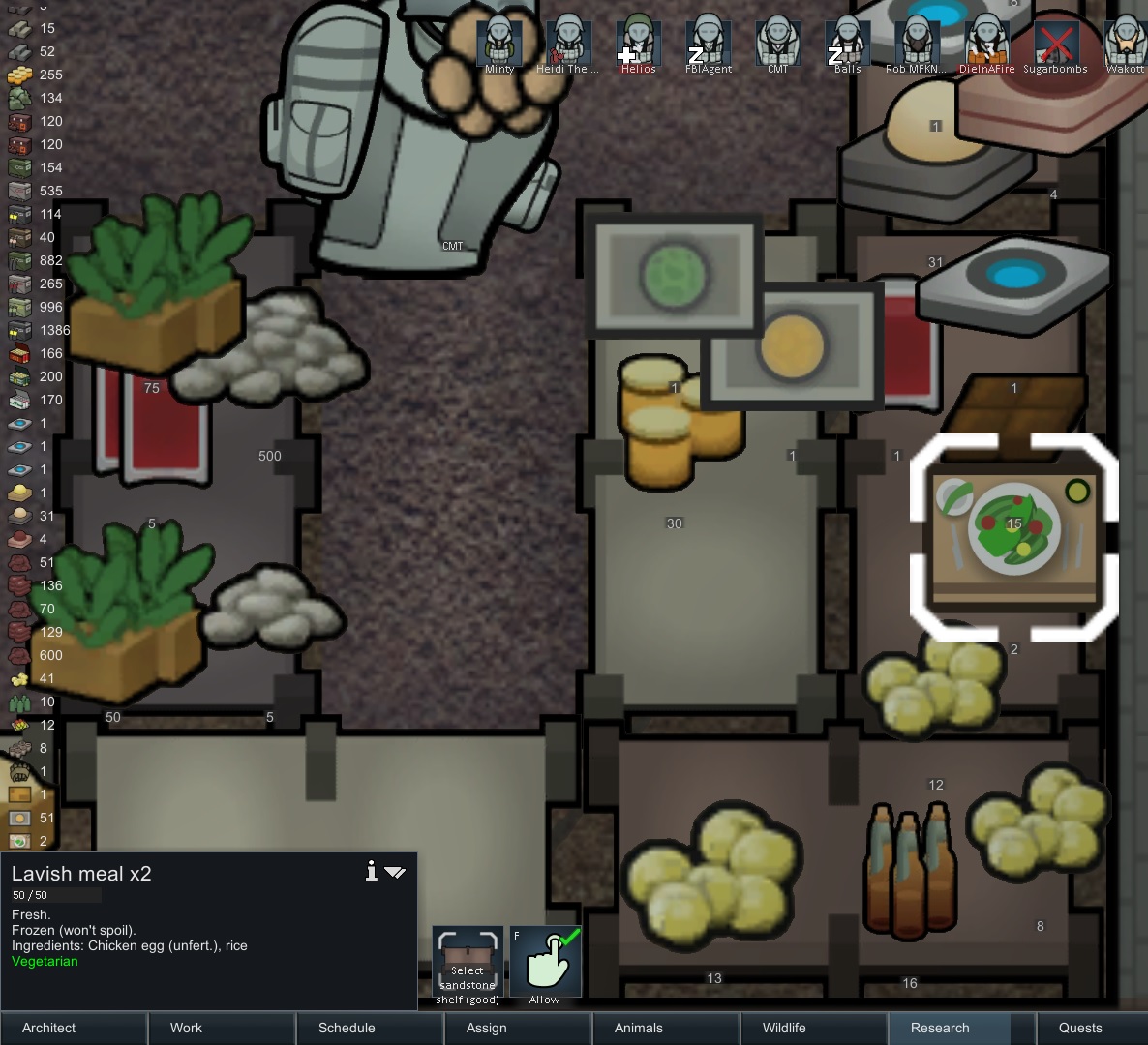Click the DieInAFire colonist portrait
Screen dimensions: 1148x1045
(986, 44)
